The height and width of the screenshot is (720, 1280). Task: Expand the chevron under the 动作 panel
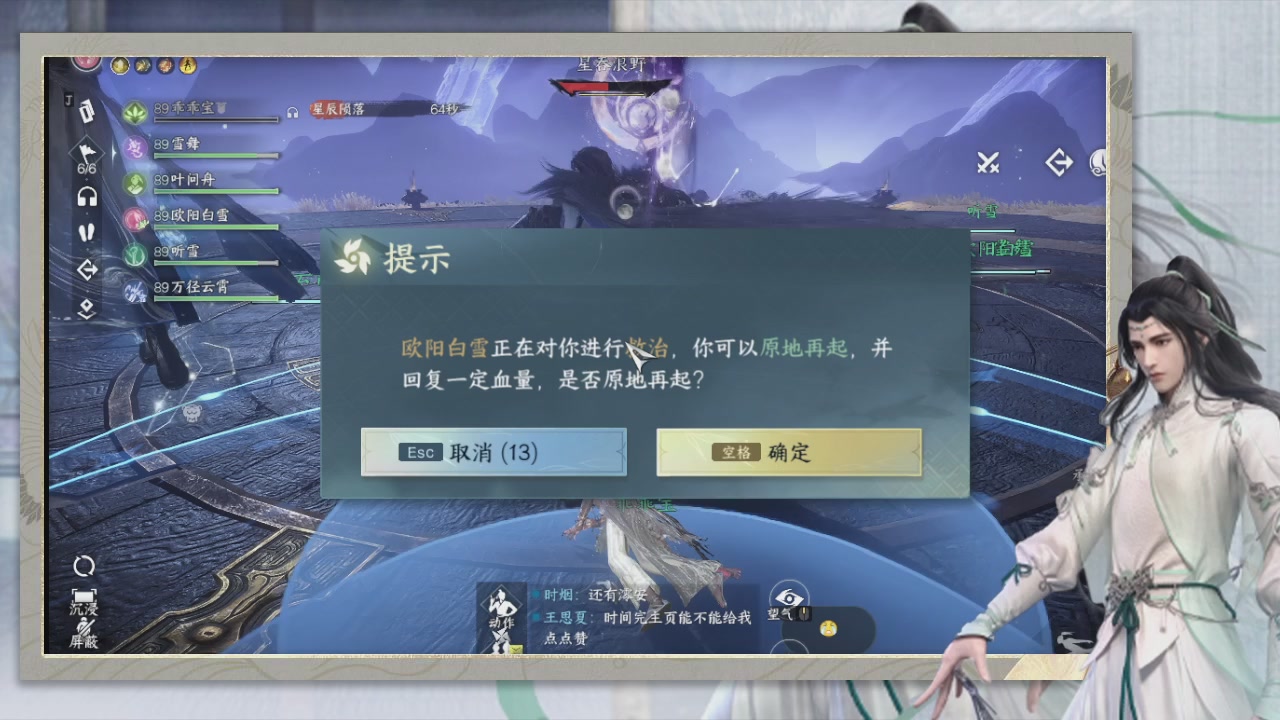tap(515, 648)
